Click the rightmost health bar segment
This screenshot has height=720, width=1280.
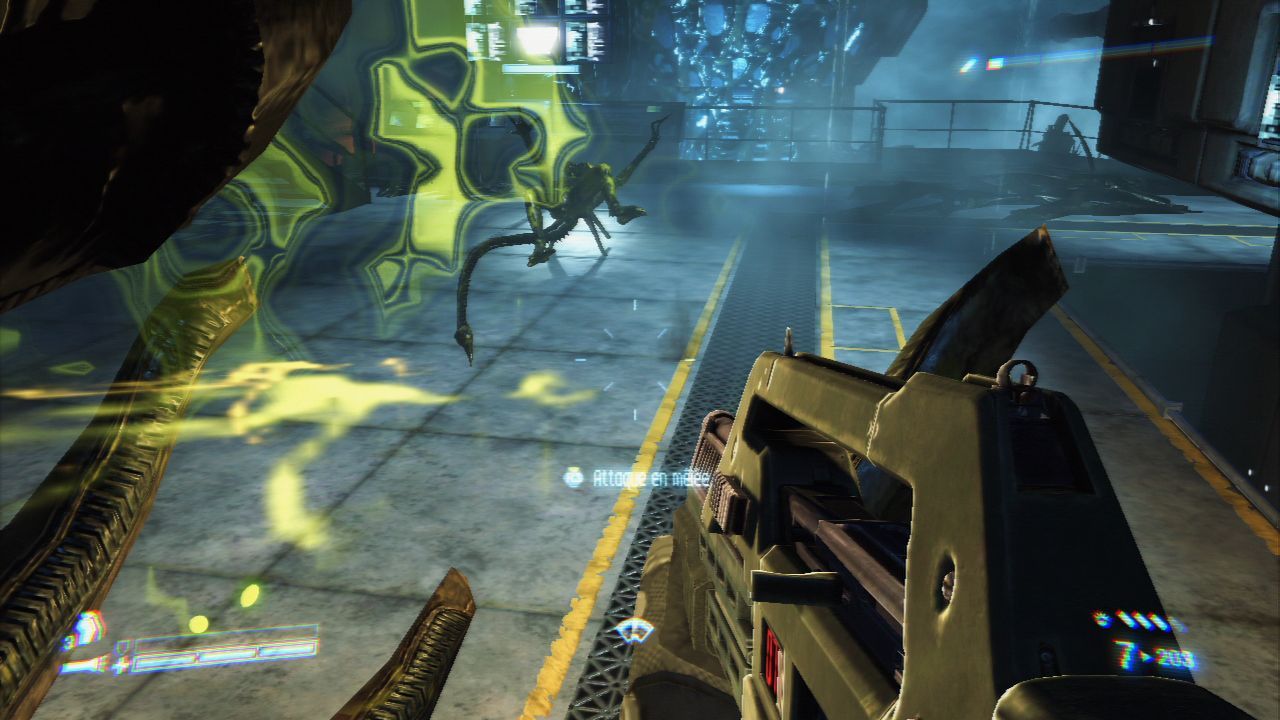292,650
